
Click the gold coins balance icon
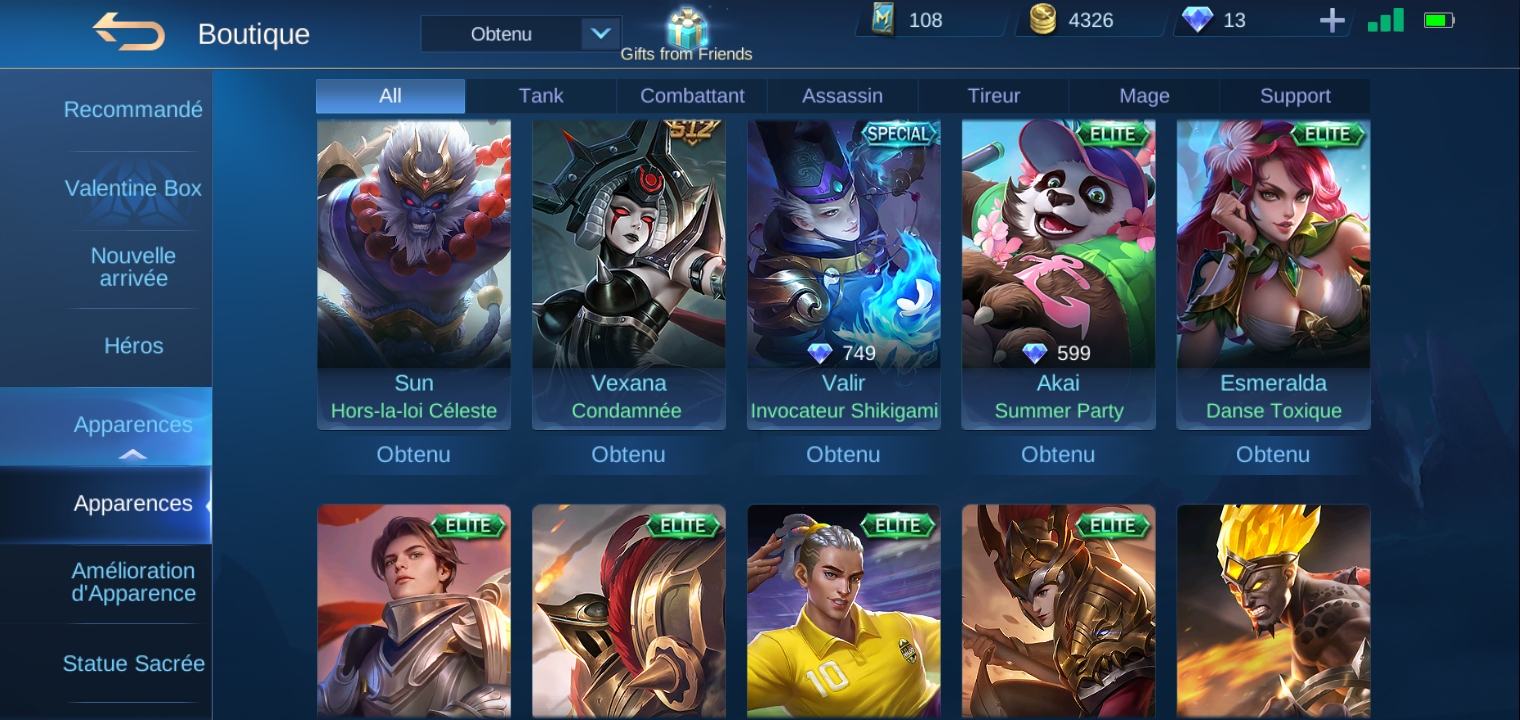1042,19
